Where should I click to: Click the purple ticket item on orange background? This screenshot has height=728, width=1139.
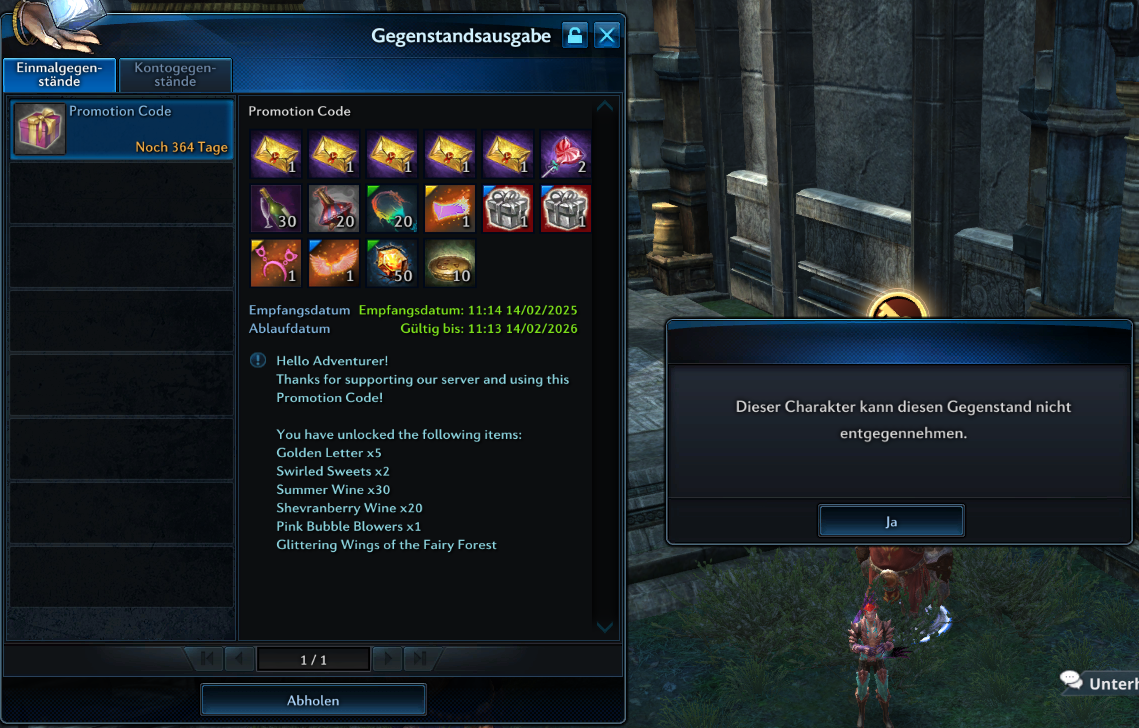coord(449,208)
